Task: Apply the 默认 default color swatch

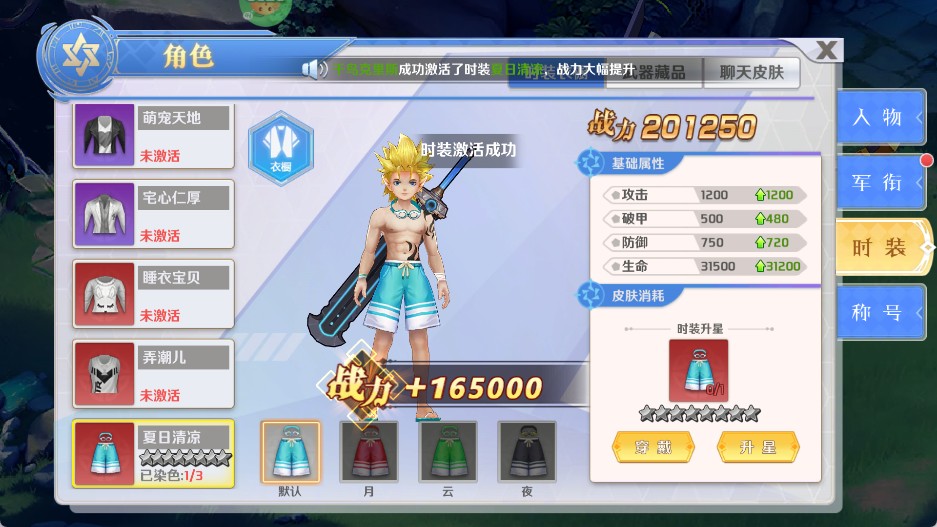Action: (x=290, y=452)
